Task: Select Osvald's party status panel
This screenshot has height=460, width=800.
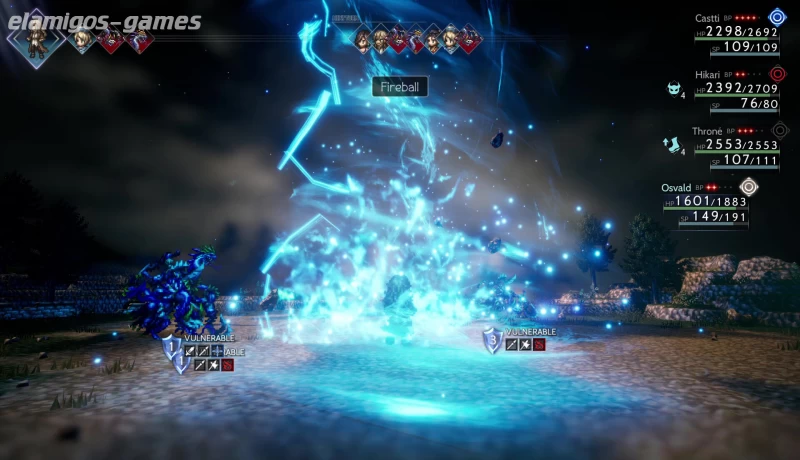Action: click(705, 202)
